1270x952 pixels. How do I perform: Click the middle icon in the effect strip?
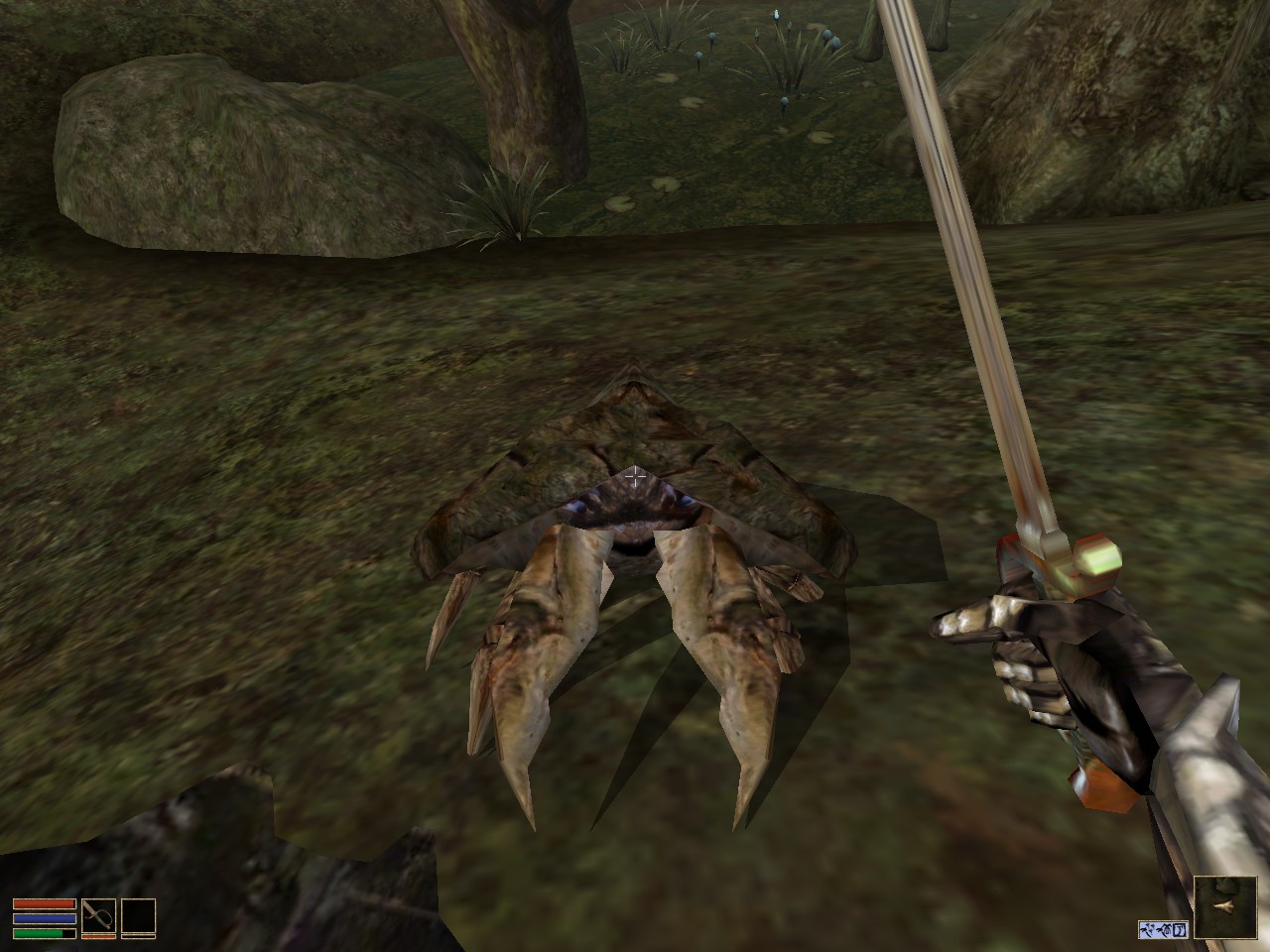pos(1163,930)
